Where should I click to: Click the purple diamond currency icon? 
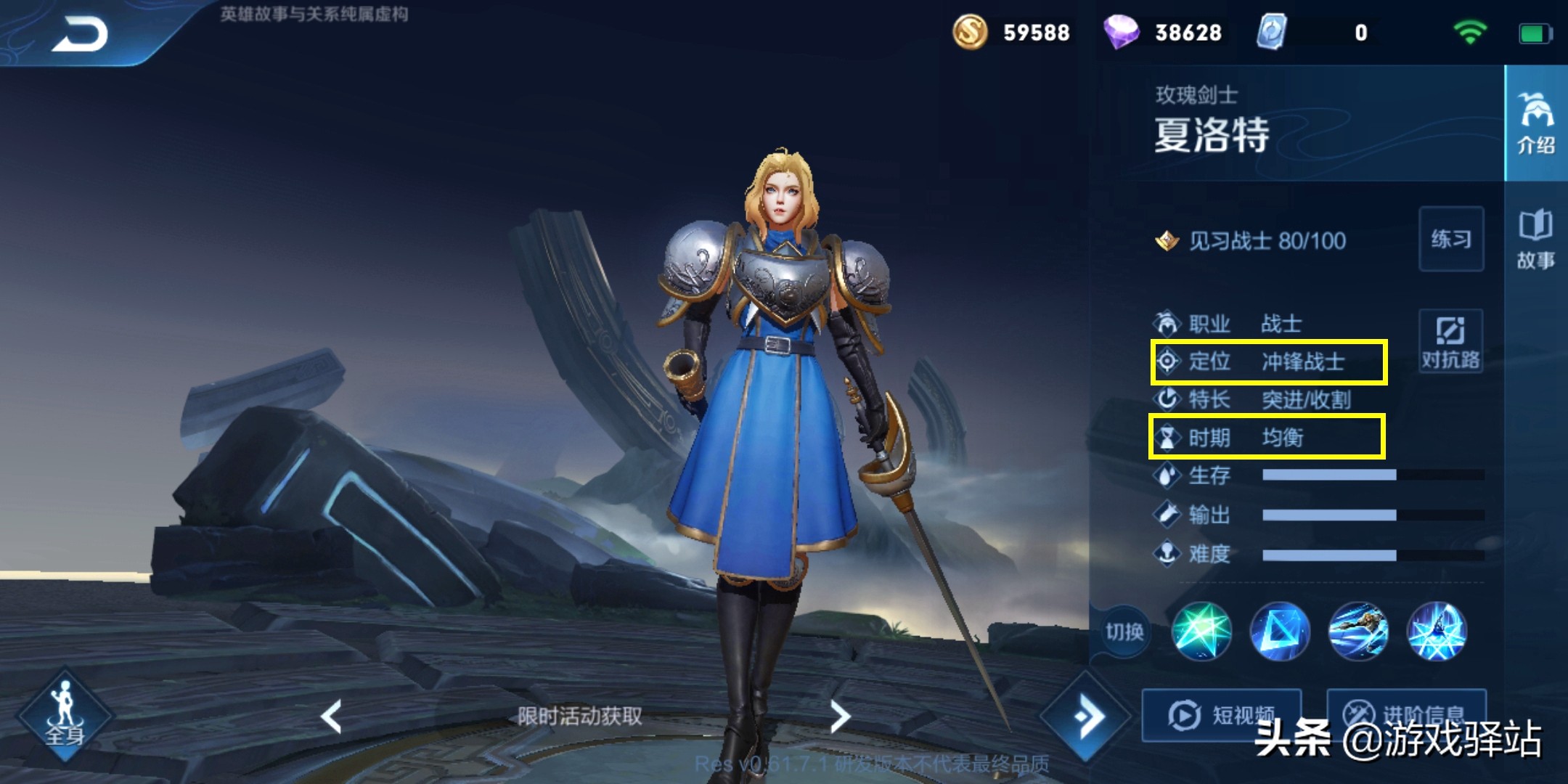tap(1121, 33)
